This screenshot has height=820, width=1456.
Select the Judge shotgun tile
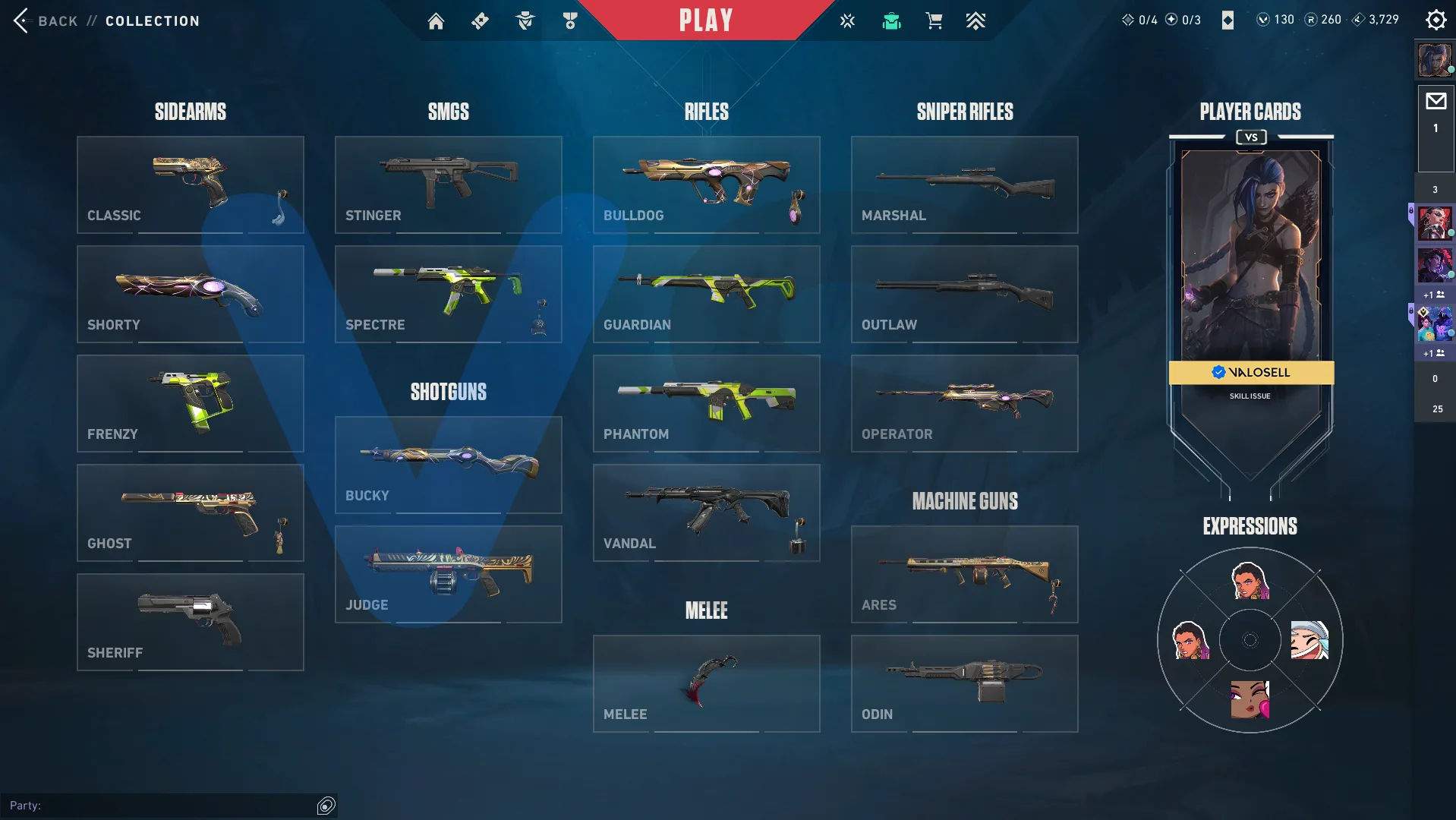click(x=448, y=574)
